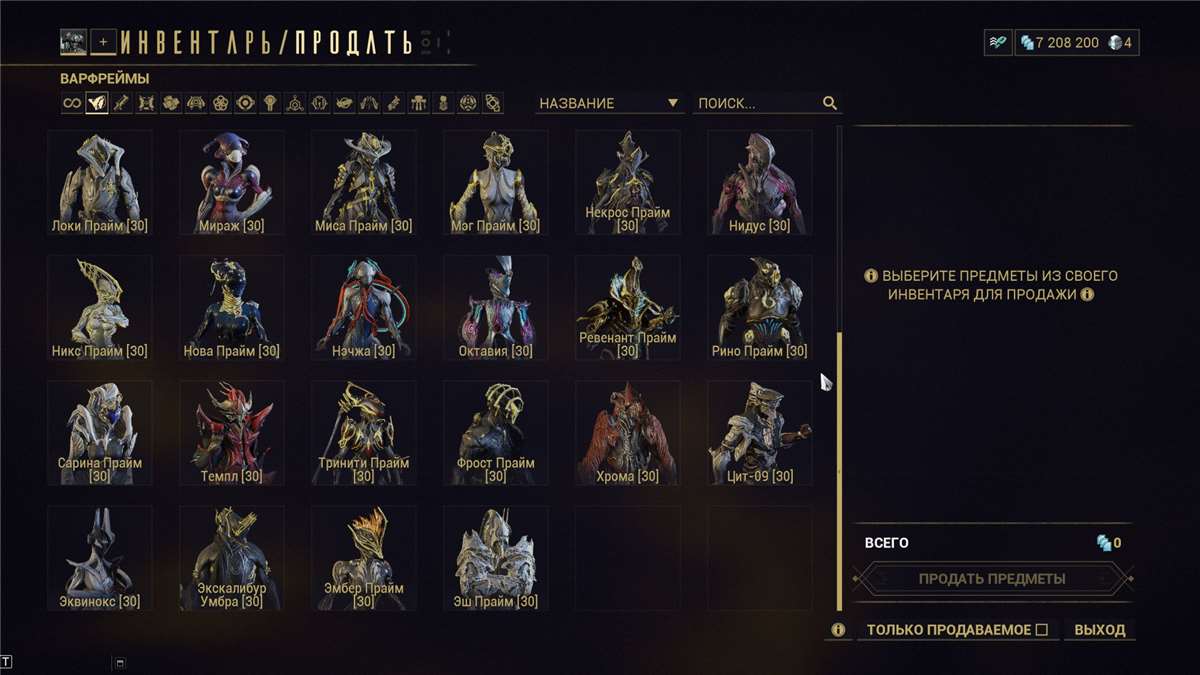Pick the Эксалибур Умбра warframe
This screenshot has width=1200, height=675.
232,557
